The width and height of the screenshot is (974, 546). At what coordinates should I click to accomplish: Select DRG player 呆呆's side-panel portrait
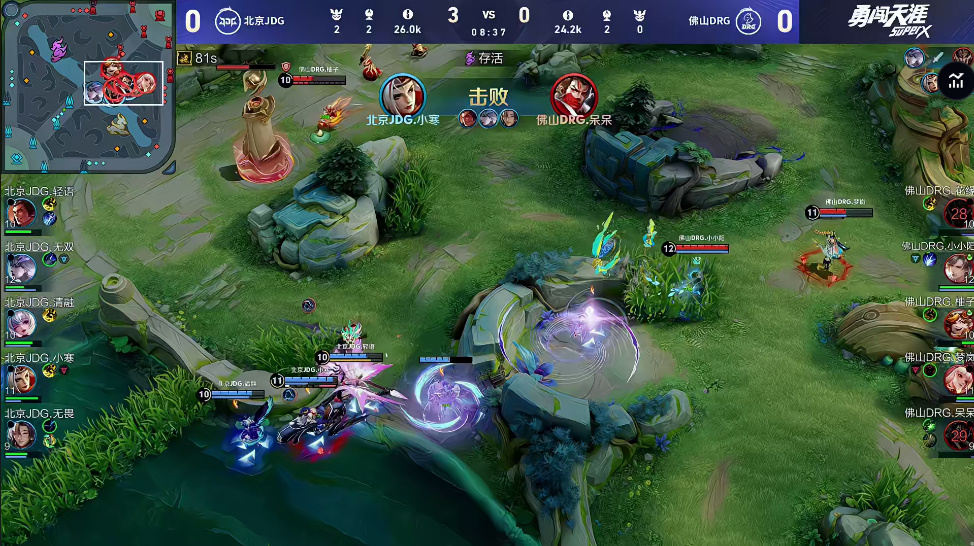[957, 435]
